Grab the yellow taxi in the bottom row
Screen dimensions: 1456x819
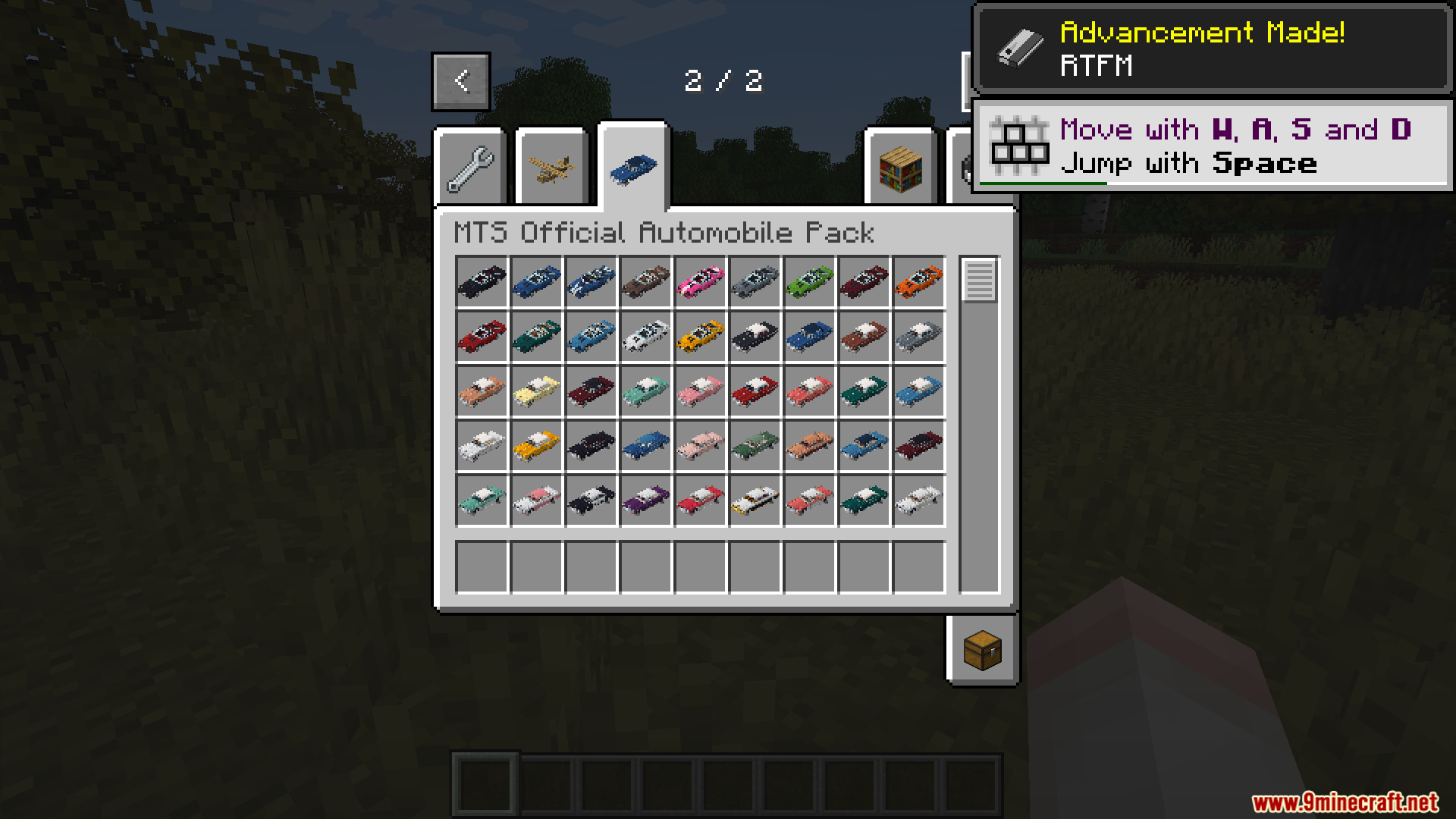click(x=755, y=499)
